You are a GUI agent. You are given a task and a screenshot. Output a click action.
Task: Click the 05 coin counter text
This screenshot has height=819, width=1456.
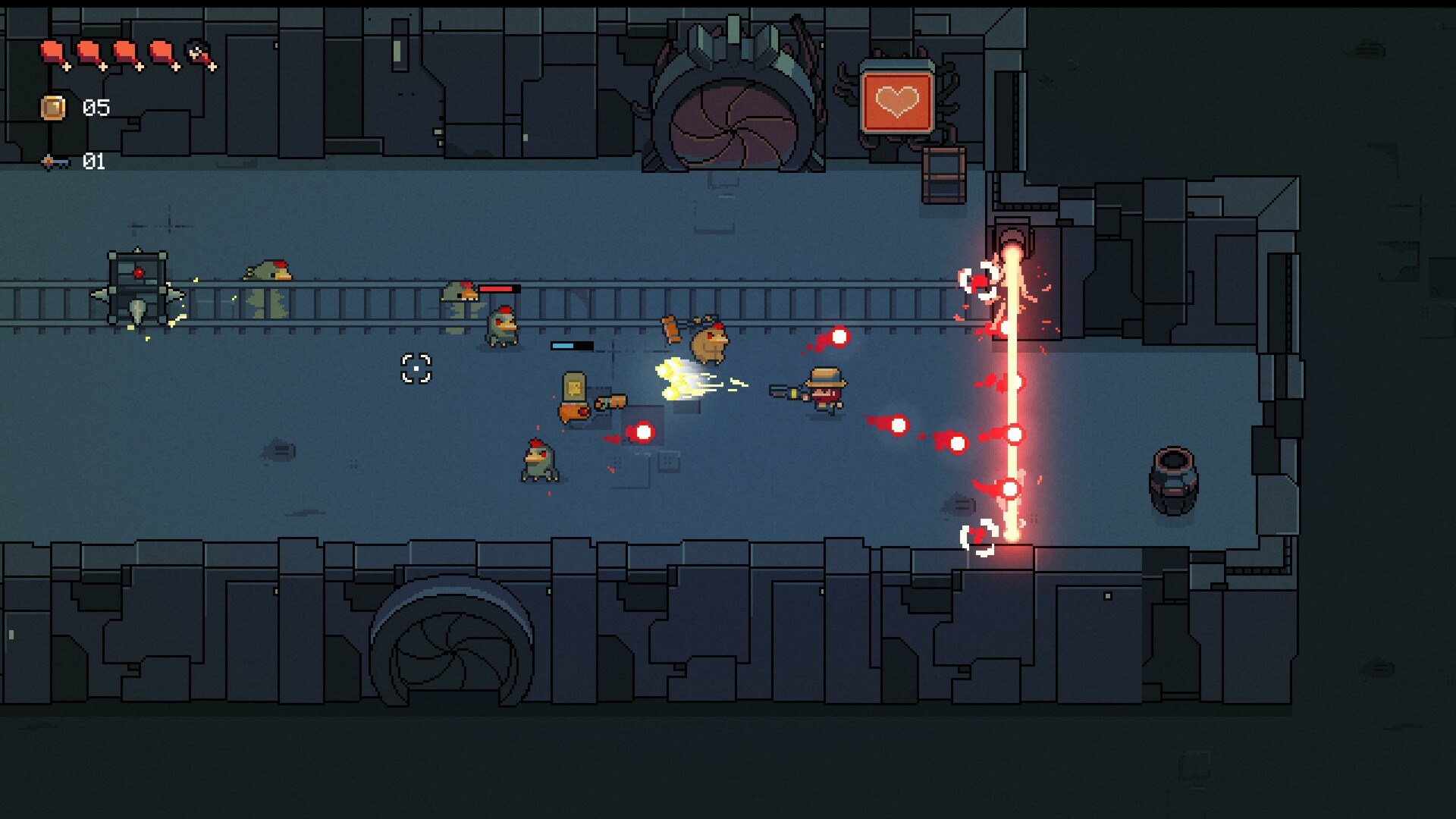(x=96, y=106)
